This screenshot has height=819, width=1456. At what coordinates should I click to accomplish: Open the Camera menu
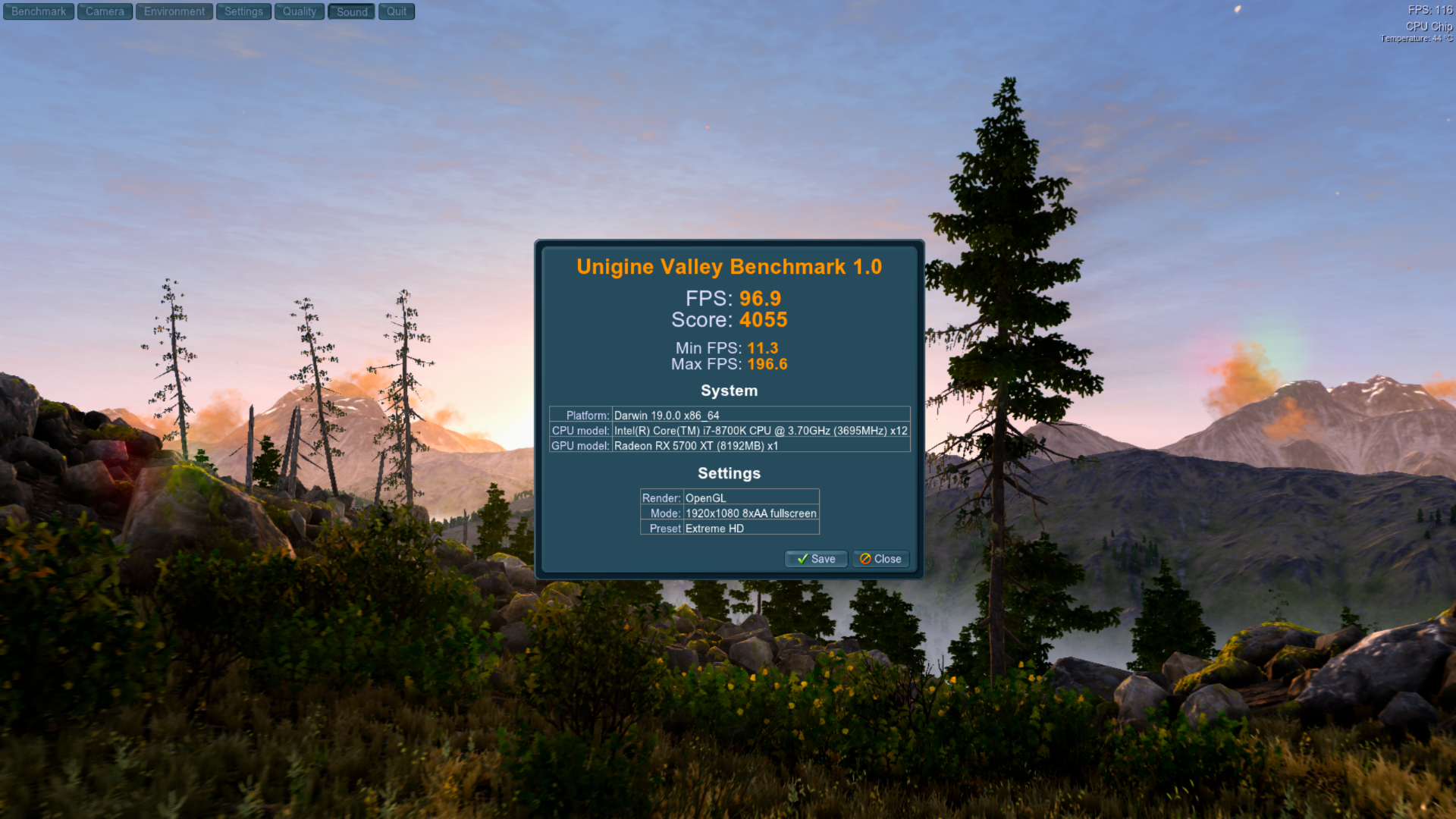tap(105, 11)
